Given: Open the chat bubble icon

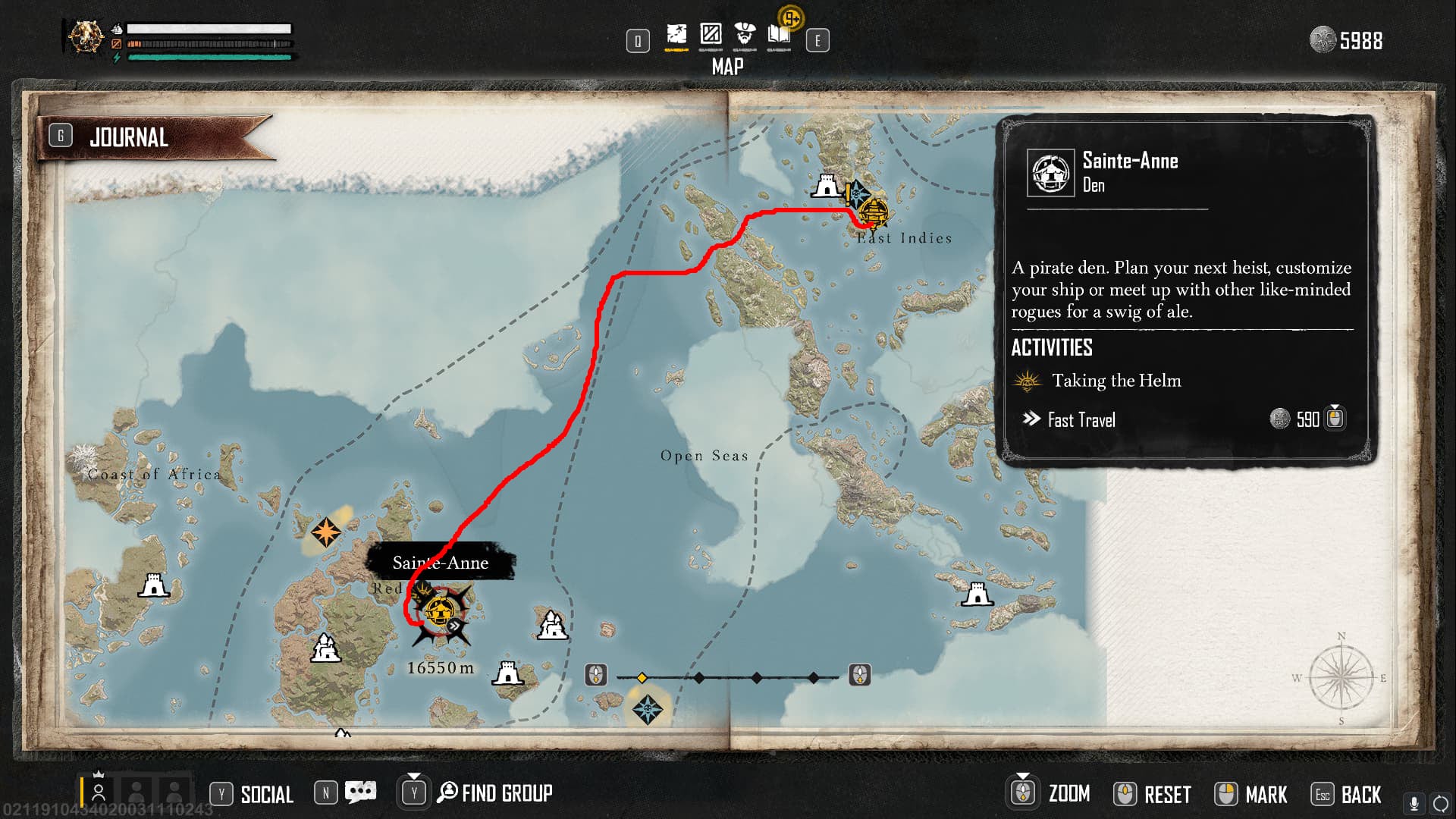Looking at the screenshot, I should (x=360, y=792).
